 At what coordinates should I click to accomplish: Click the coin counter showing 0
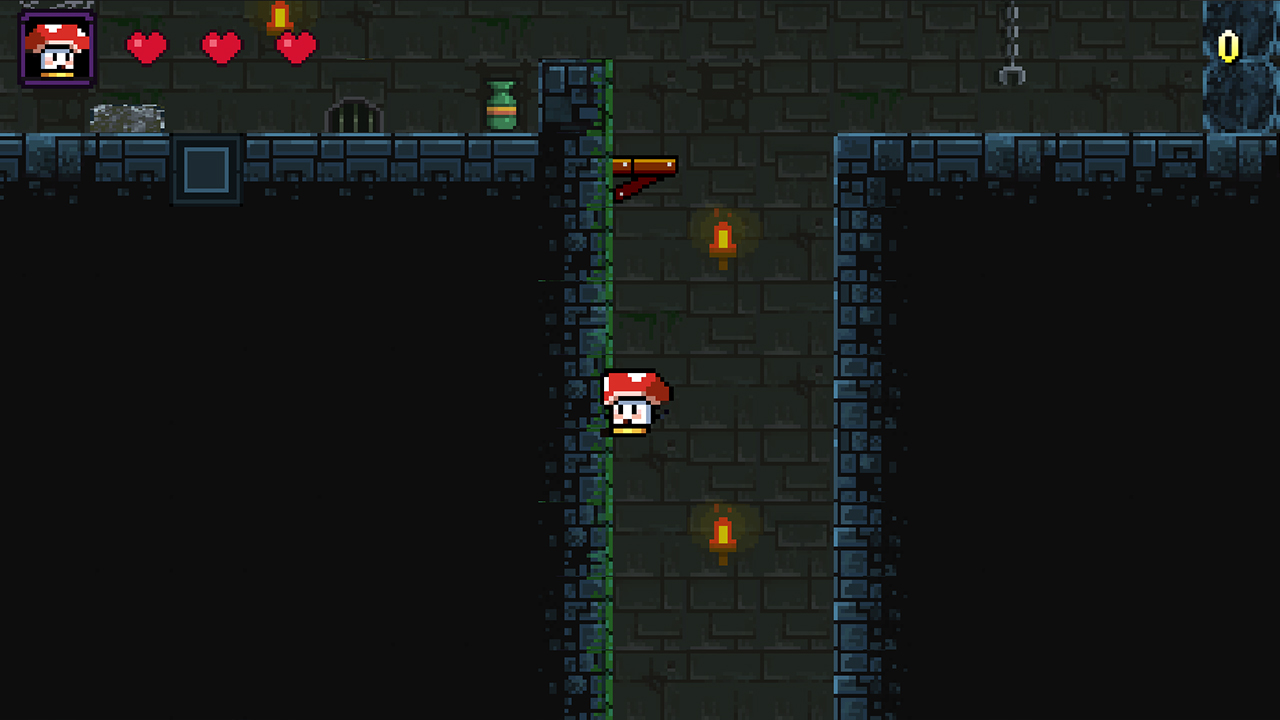(1226, 45)
